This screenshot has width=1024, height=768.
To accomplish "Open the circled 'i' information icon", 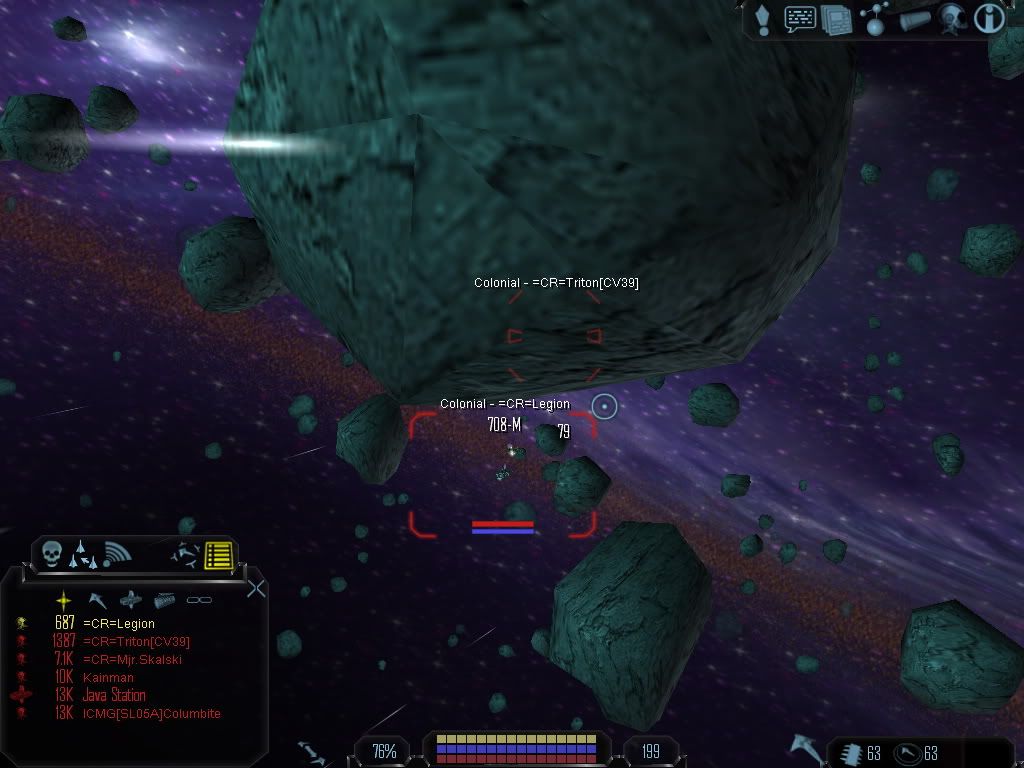I will tap(989, 19).
